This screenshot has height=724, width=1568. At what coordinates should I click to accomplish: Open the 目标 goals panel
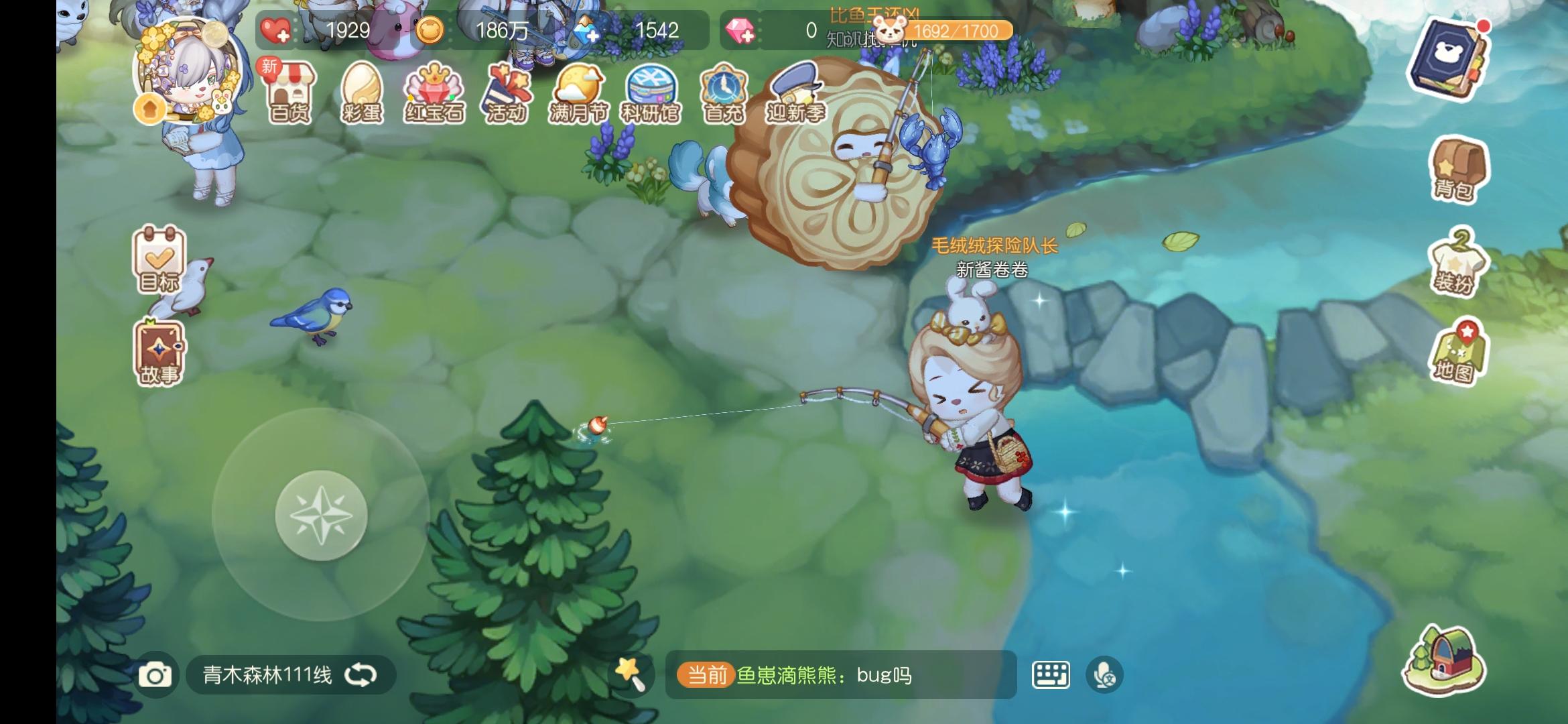[161, 268]
